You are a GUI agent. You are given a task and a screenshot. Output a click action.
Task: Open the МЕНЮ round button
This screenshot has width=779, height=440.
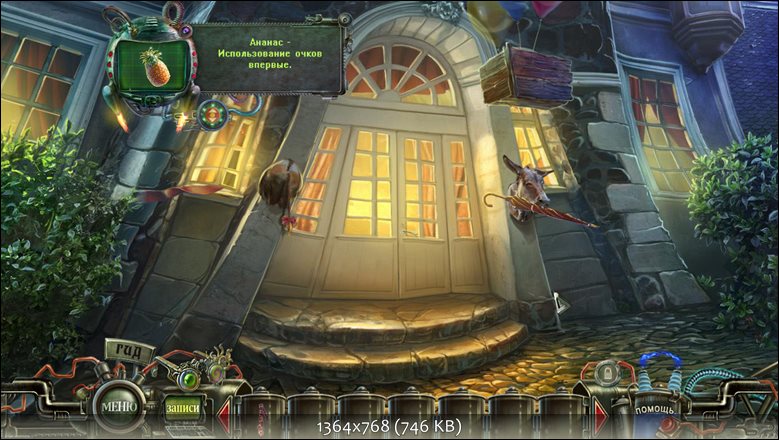click(115, 407)
